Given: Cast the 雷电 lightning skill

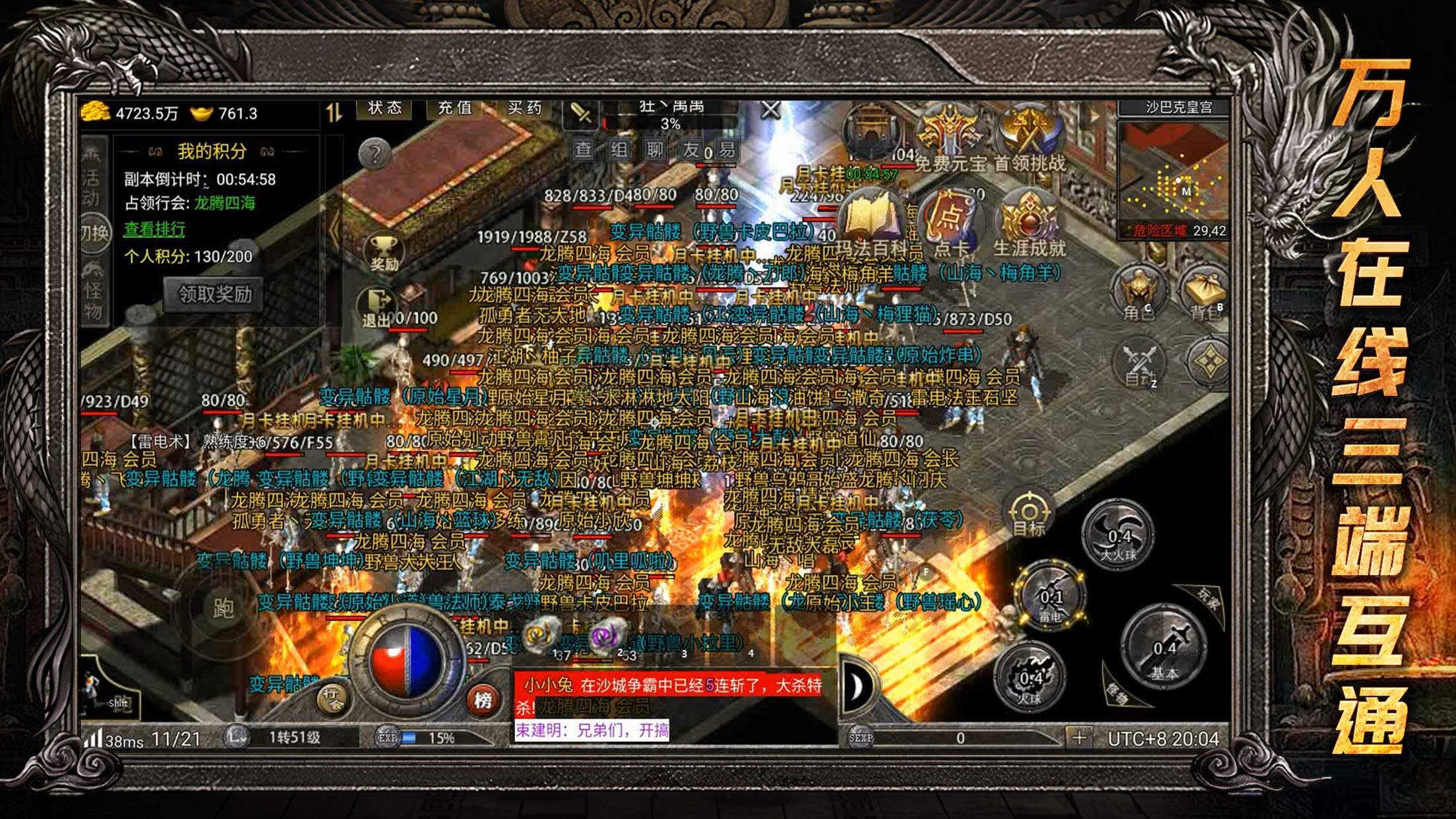Looking at the screenshot, I should [1050, 596].
